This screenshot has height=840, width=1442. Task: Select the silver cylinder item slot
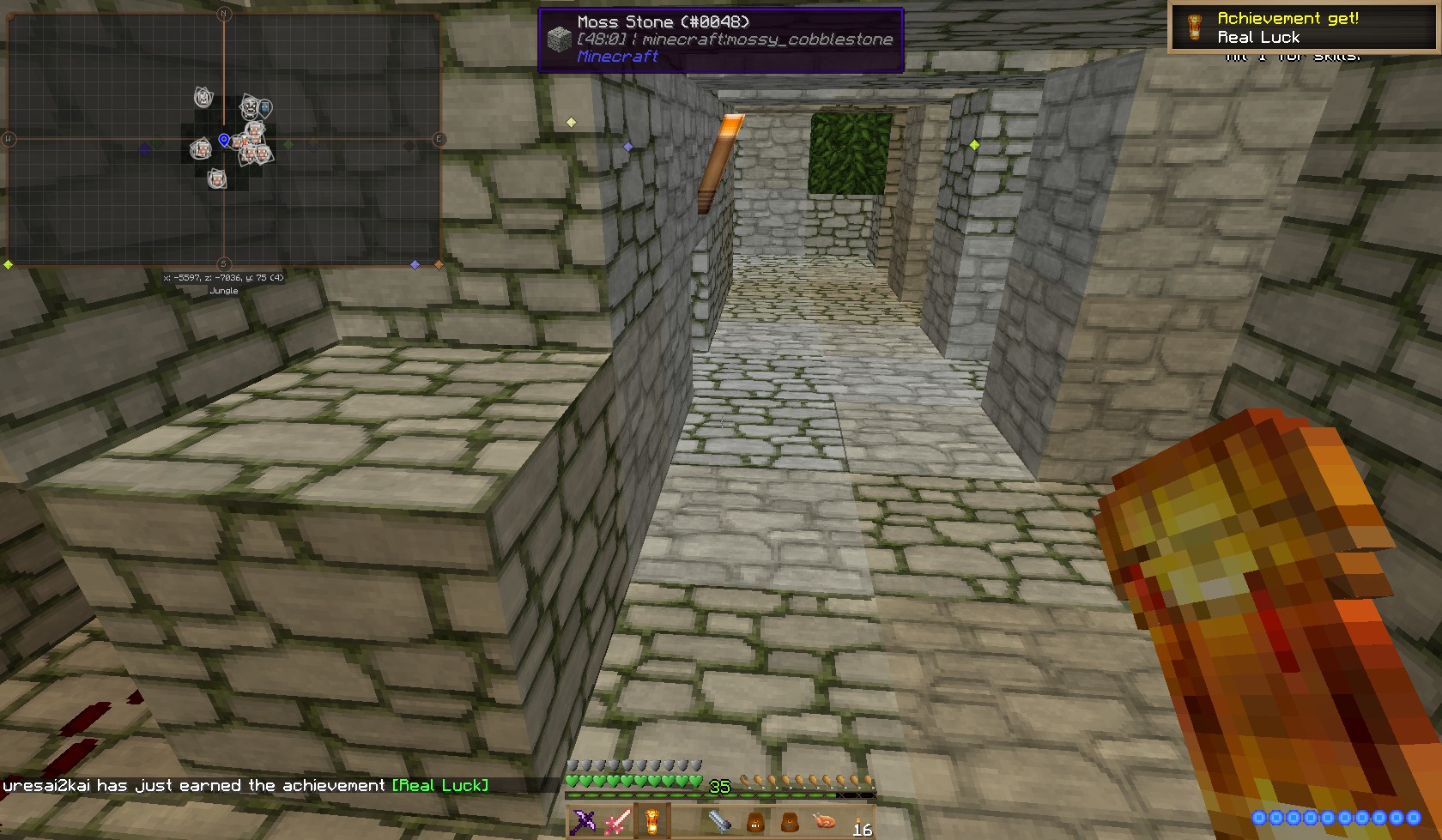720,822
